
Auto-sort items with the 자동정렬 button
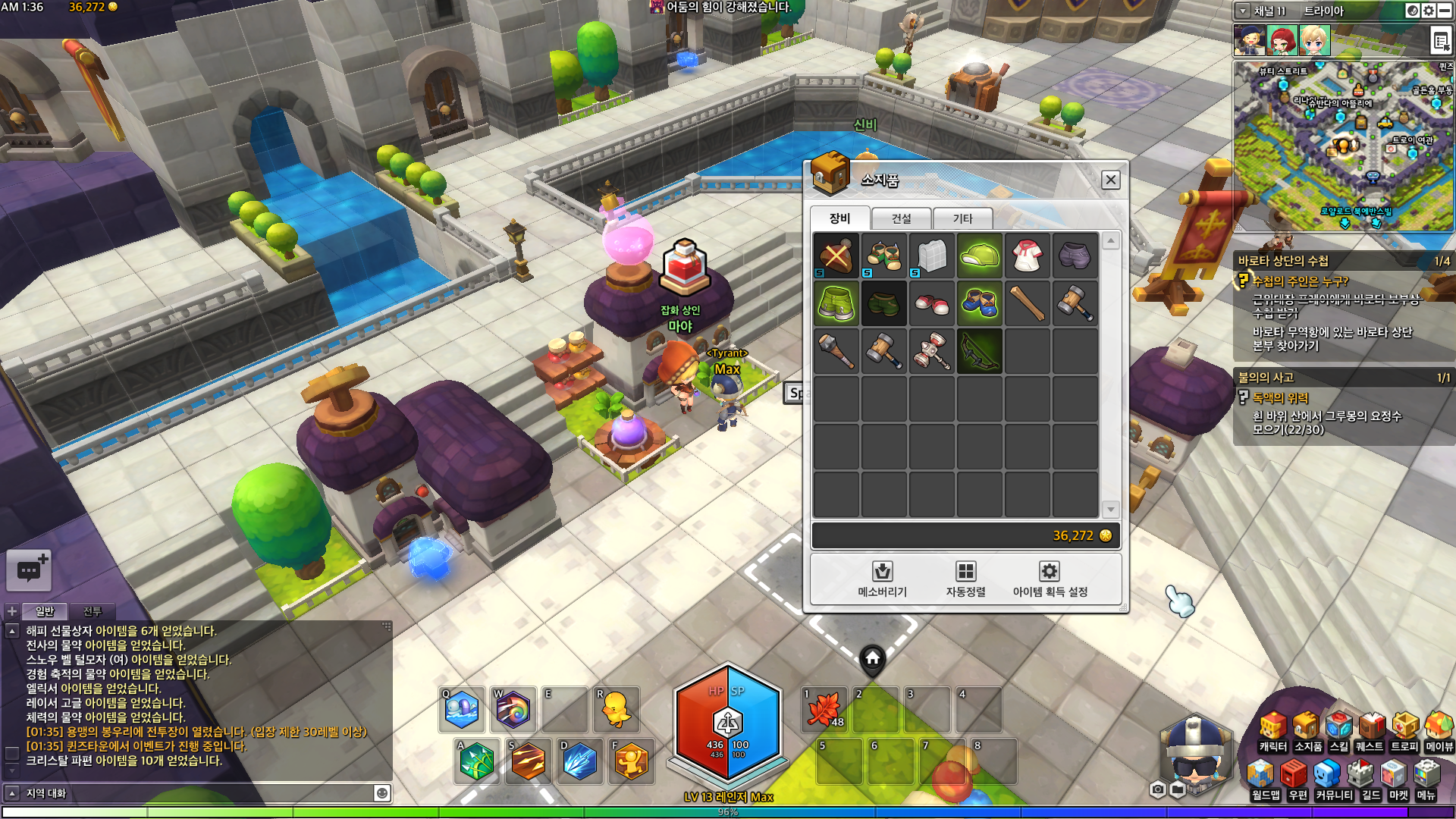click(965, 579)
